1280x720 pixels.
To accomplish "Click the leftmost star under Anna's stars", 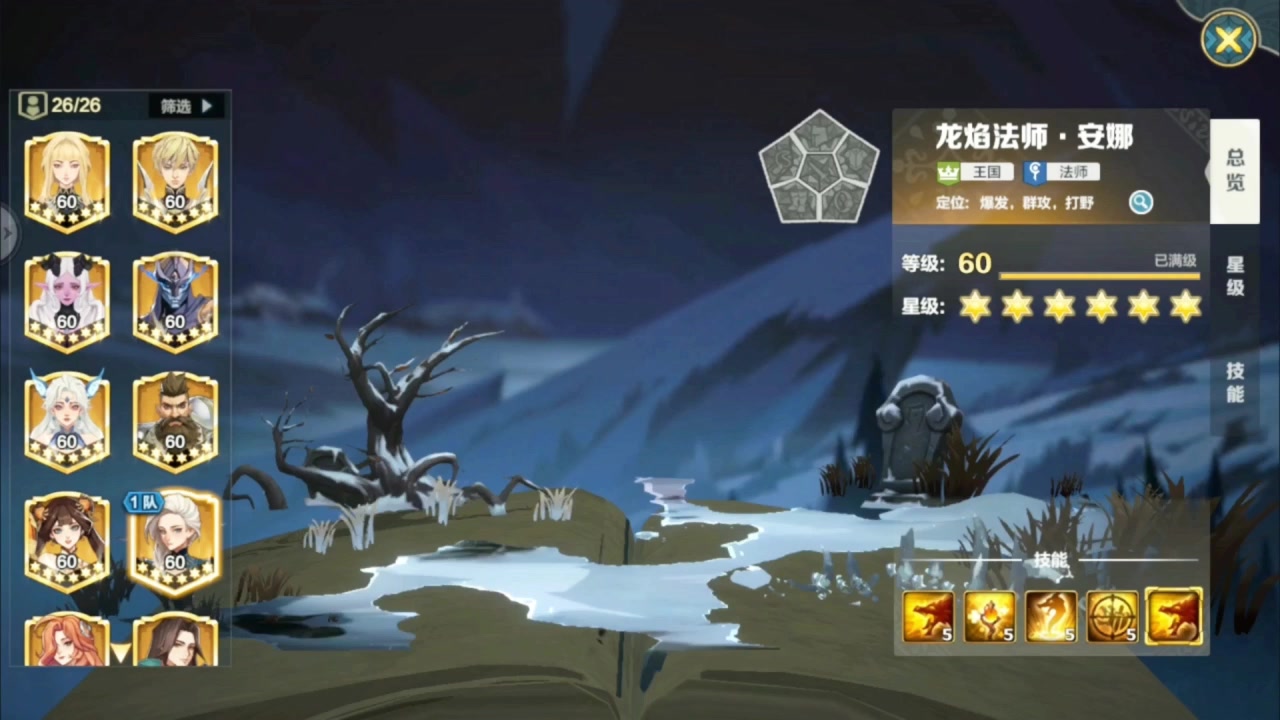I will click(x=974, y=307).
